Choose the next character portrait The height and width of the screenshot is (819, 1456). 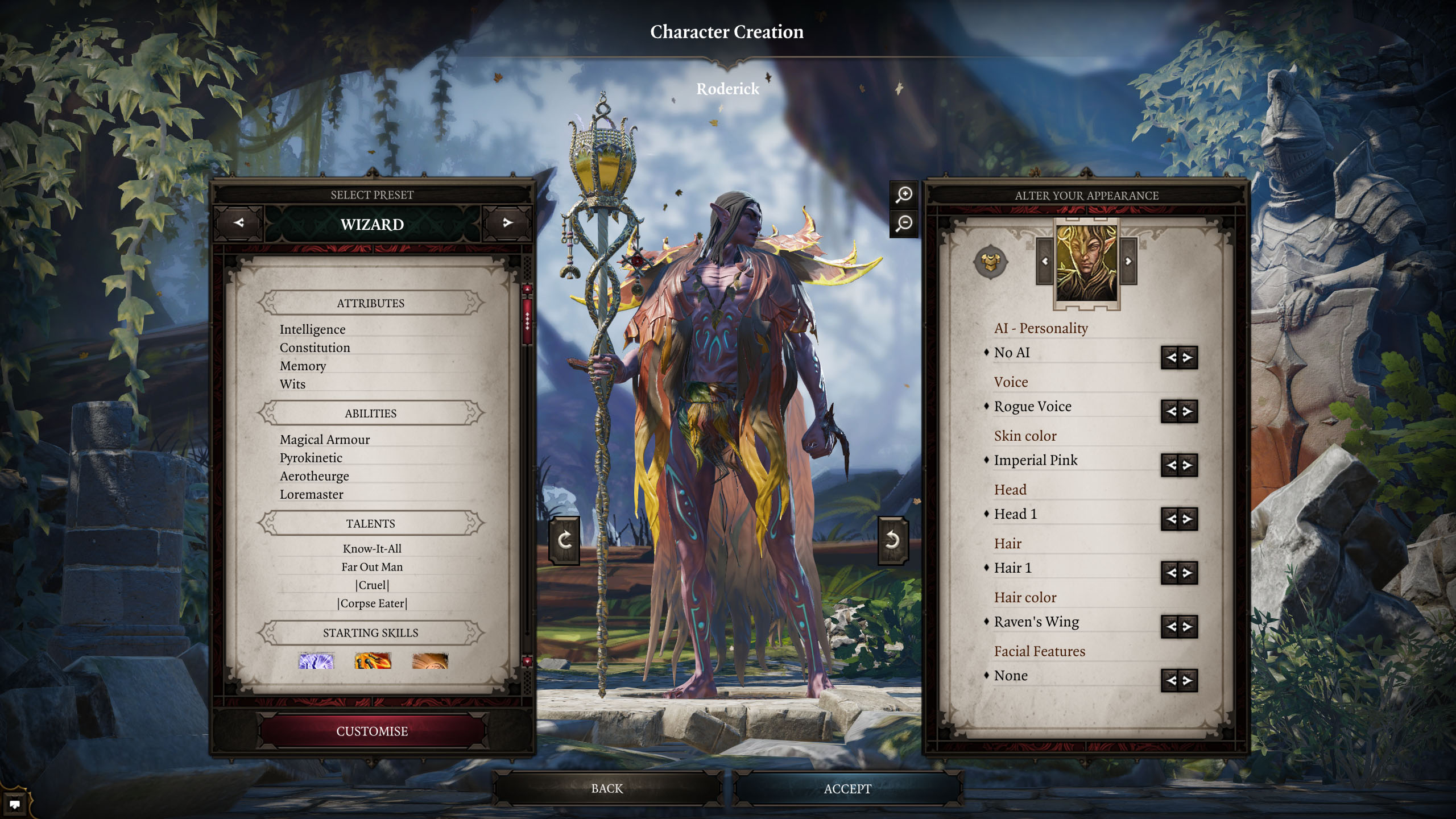coord(1128,262)
